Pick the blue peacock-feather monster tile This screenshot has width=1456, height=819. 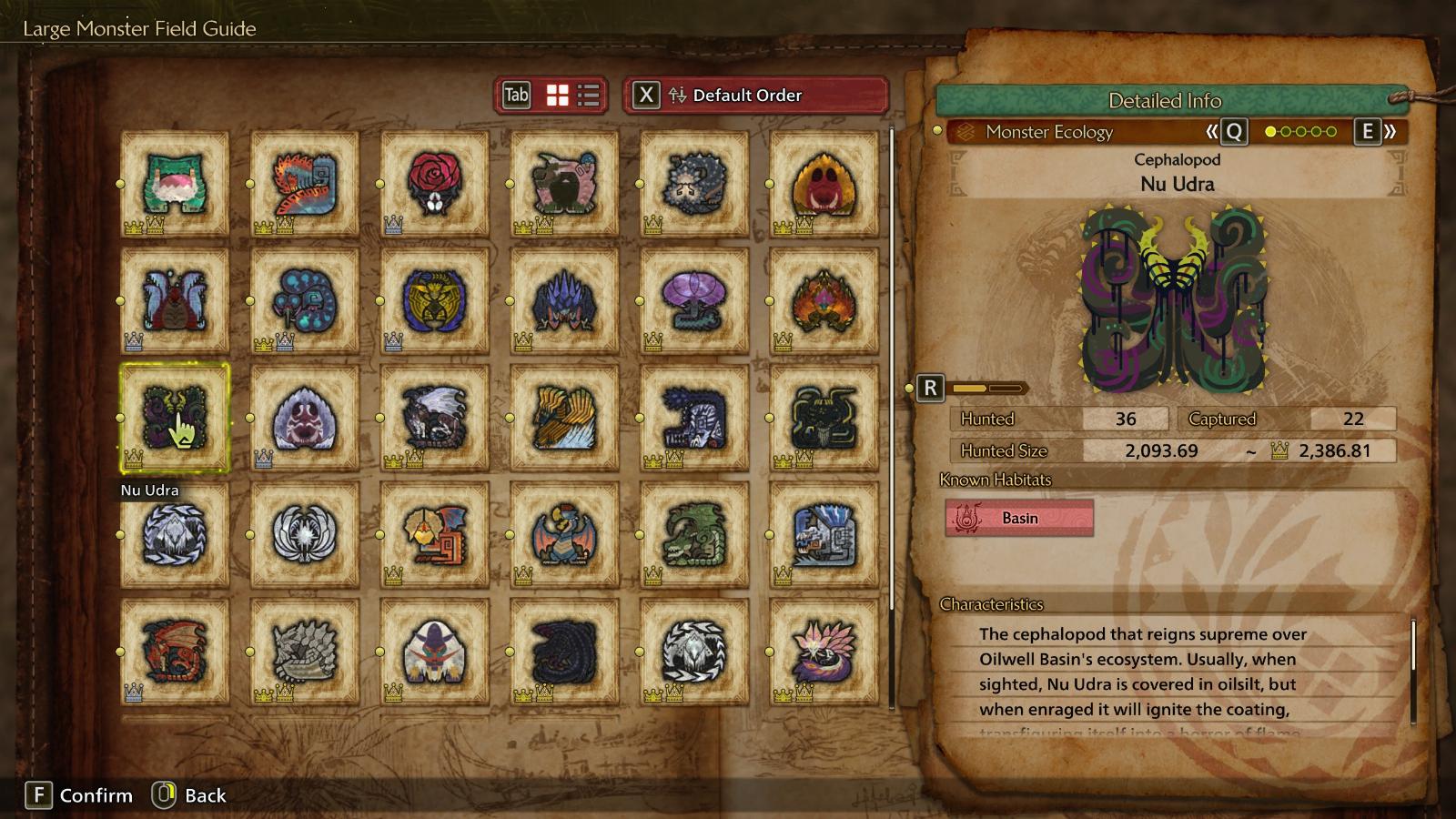coord(305,301)
